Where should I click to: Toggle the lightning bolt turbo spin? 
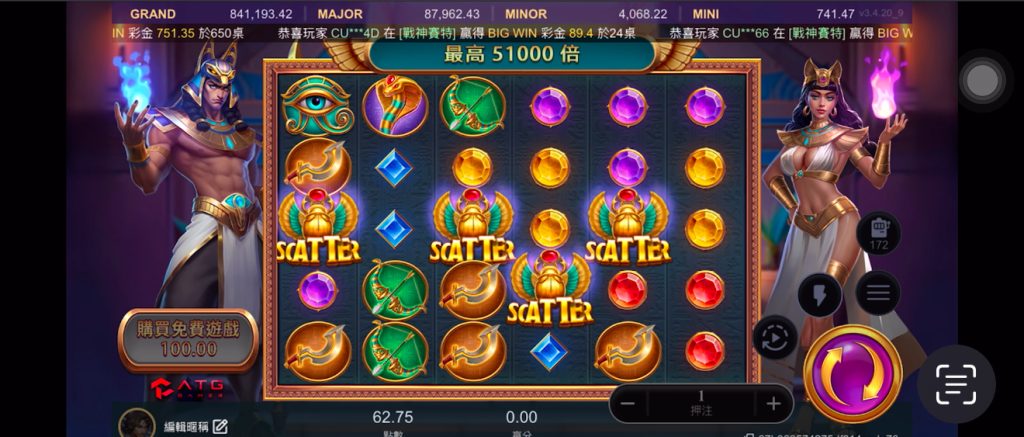pyautogui.click(x=819, y=294)
